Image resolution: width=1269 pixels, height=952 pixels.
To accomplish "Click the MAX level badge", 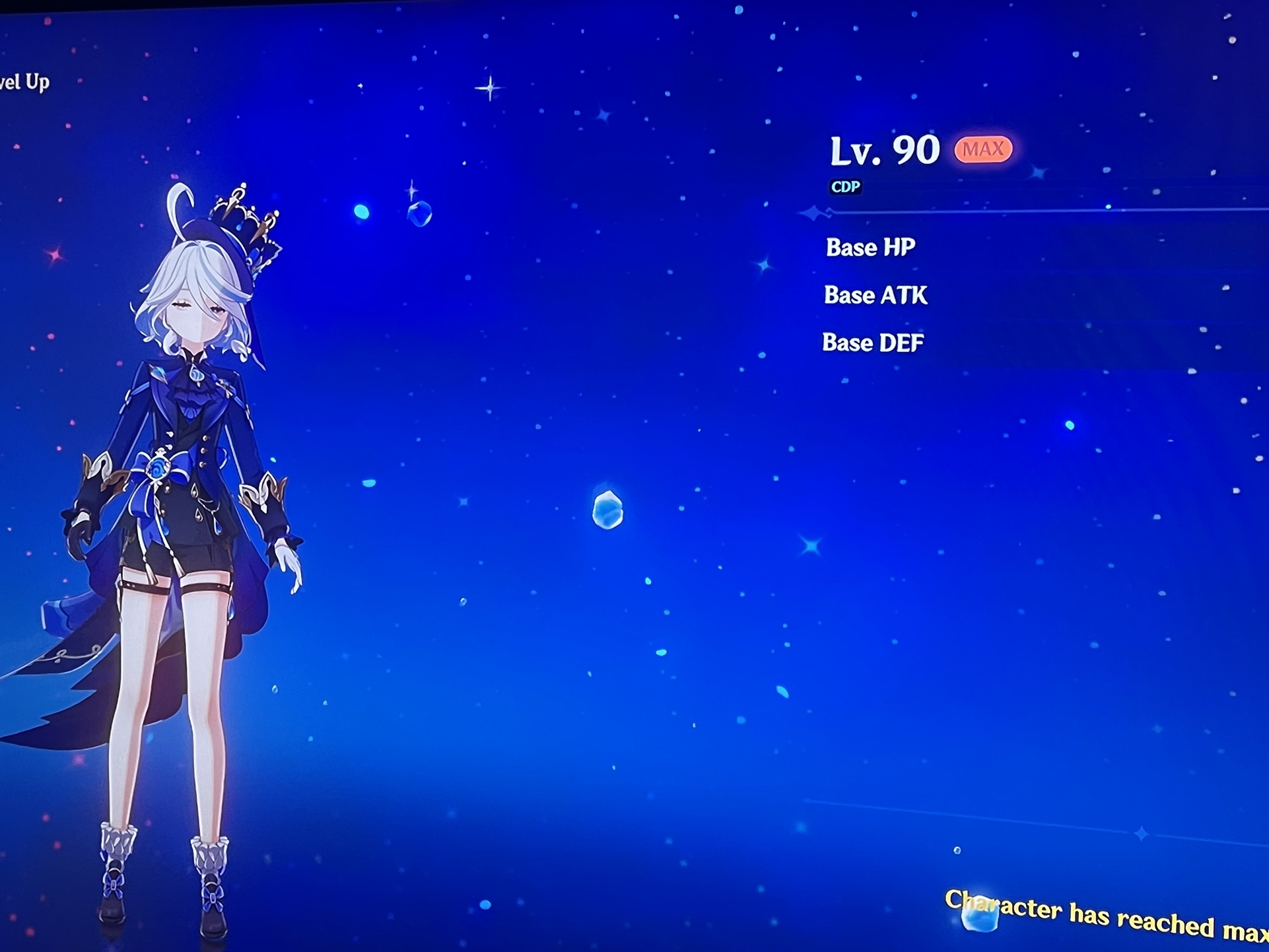I will click(x=982, y=151).
